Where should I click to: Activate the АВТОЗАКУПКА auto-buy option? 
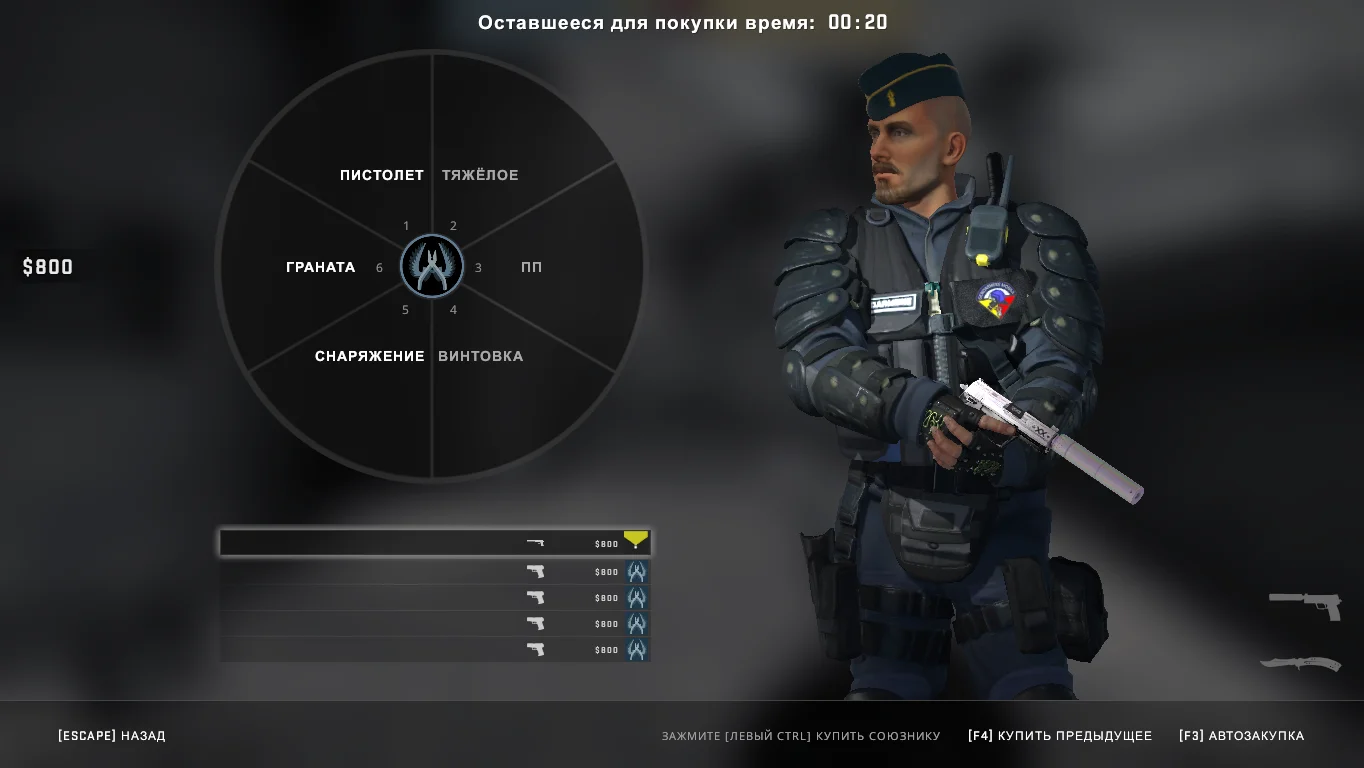click(x=1241, y=736)
